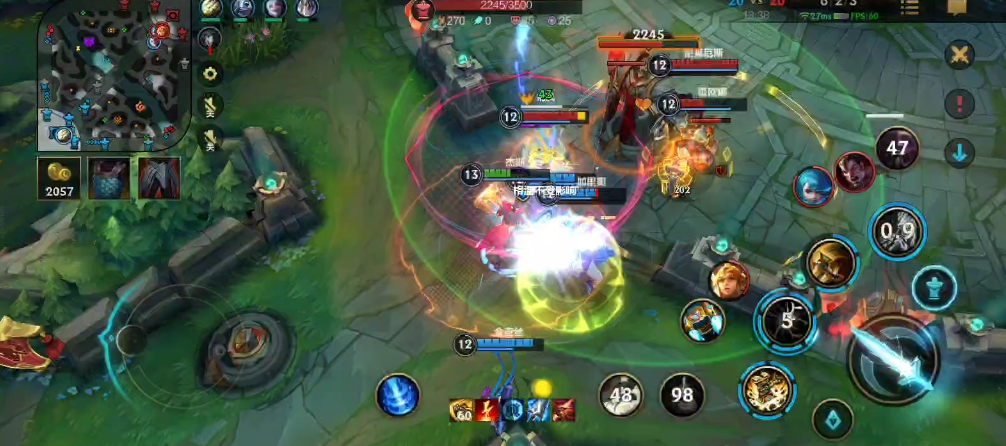Open the shop via the gold counter
The width and height of the screenshot is (1006, 446).
[60, 178]
